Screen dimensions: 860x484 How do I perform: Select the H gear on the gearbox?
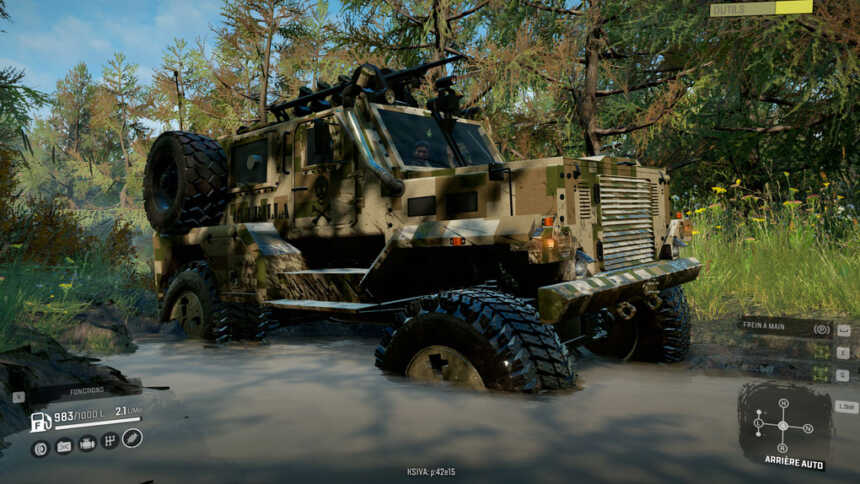[783, 404]
